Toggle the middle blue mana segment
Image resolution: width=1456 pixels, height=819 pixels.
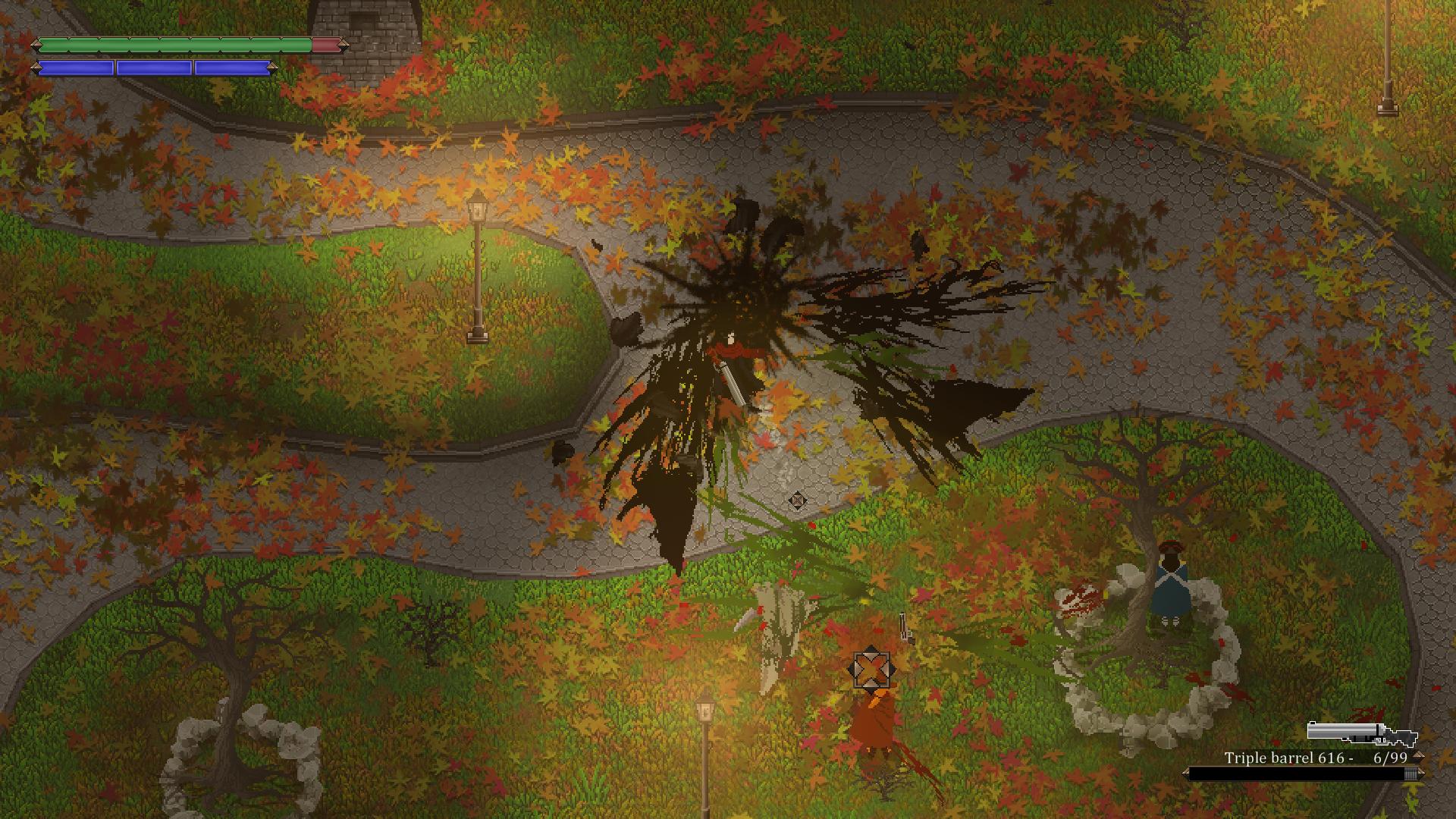154,67
